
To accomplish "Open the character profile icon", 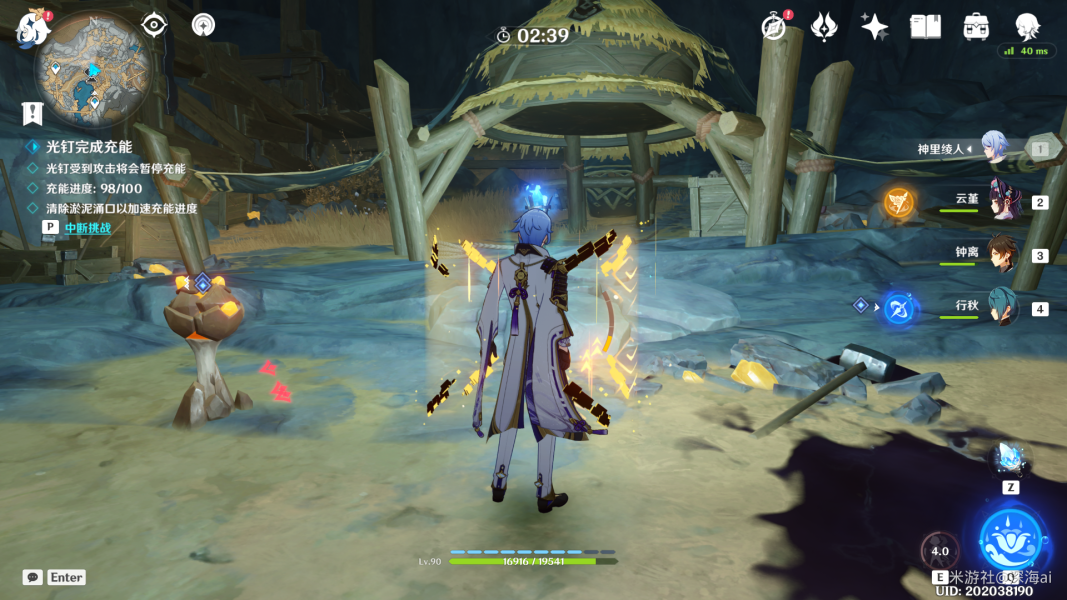I will pyautogui.click(x=1027, y=27).
